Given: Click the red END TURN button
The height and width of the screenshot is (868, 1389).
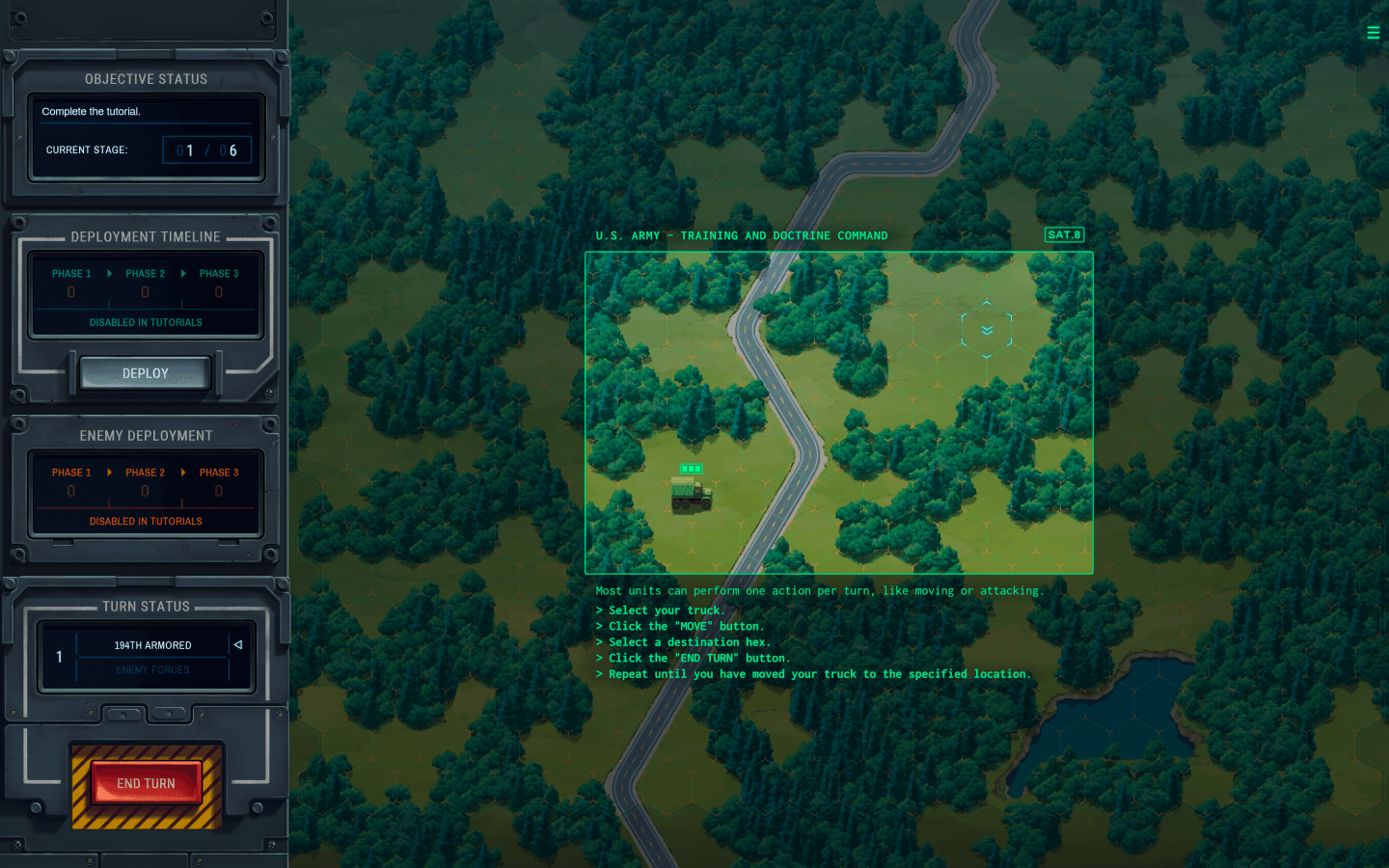Looking at the screenshot, I should 146,783.
